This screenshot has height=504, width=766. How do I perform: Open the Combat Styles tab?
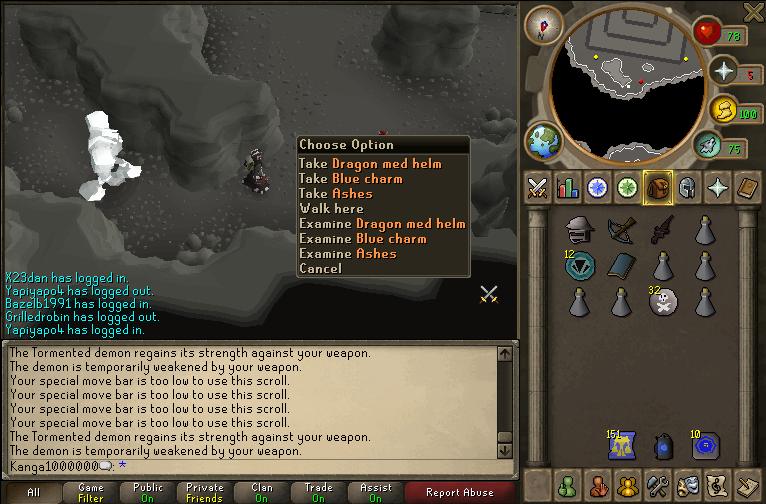[538, 187]
